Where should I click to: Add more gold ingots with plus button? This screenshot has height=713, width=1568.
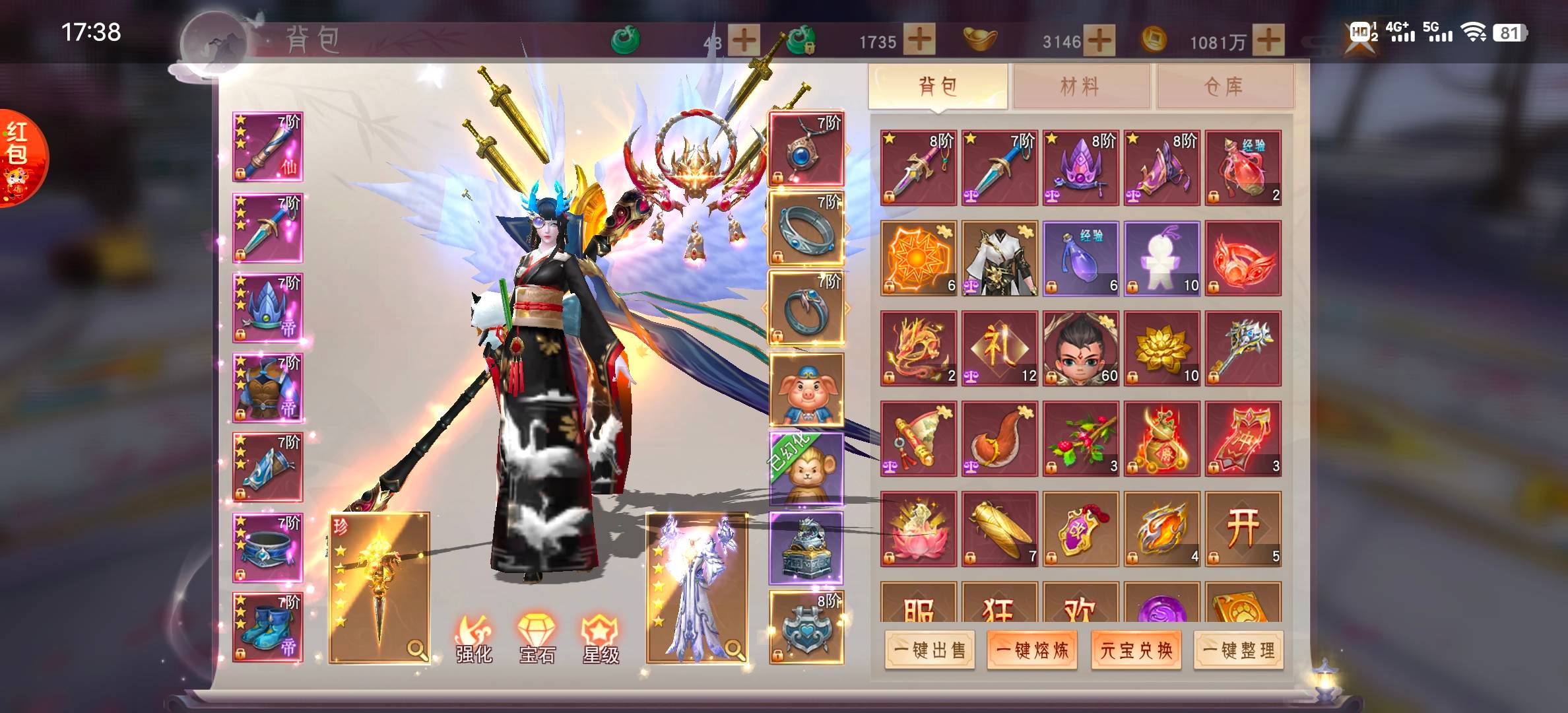1099,41
